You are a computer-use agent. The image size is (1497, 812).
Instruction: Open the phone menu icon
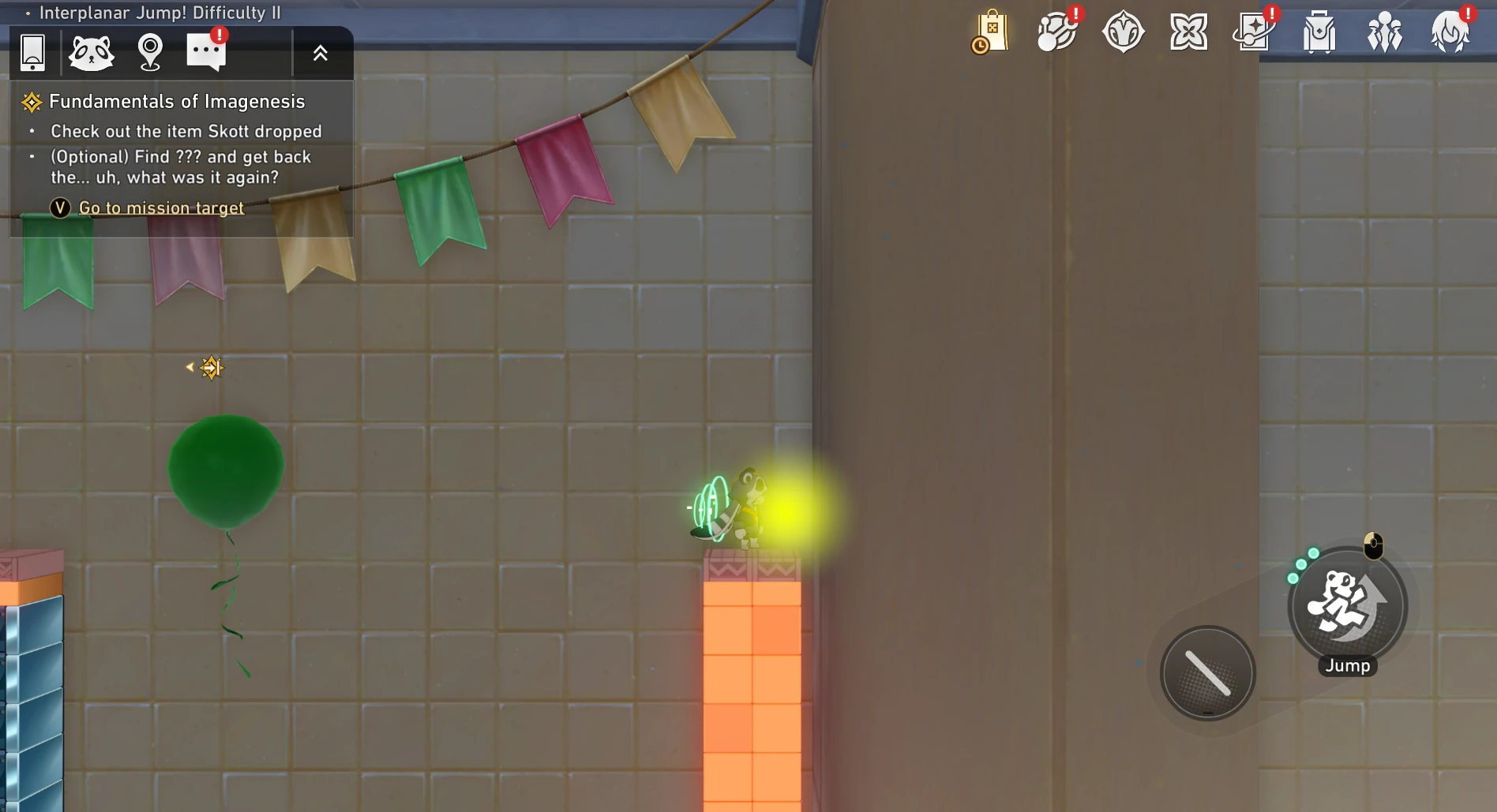pos(32,53)
